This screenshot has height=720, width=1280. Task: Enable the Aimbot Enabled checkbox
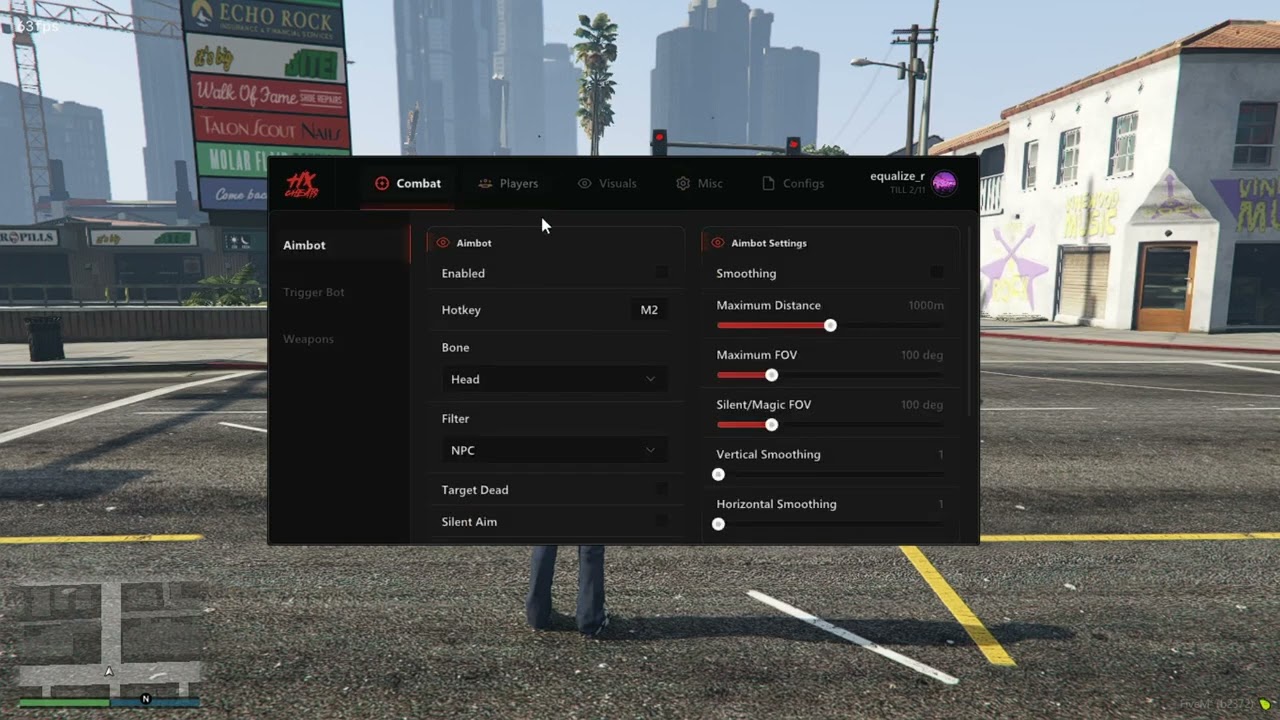click(x=662, y=272)
